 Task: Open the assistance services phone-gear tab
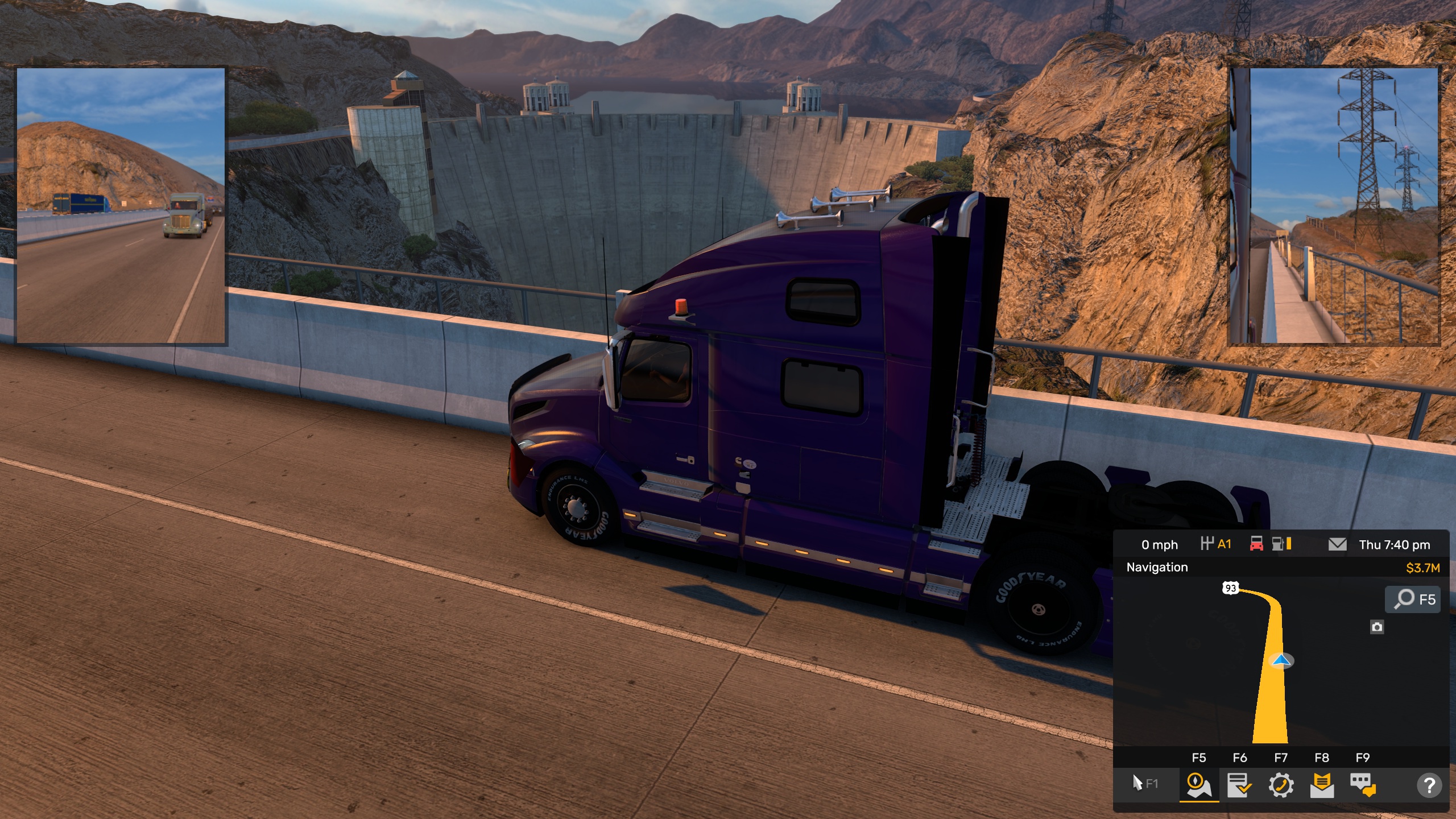1281,785
